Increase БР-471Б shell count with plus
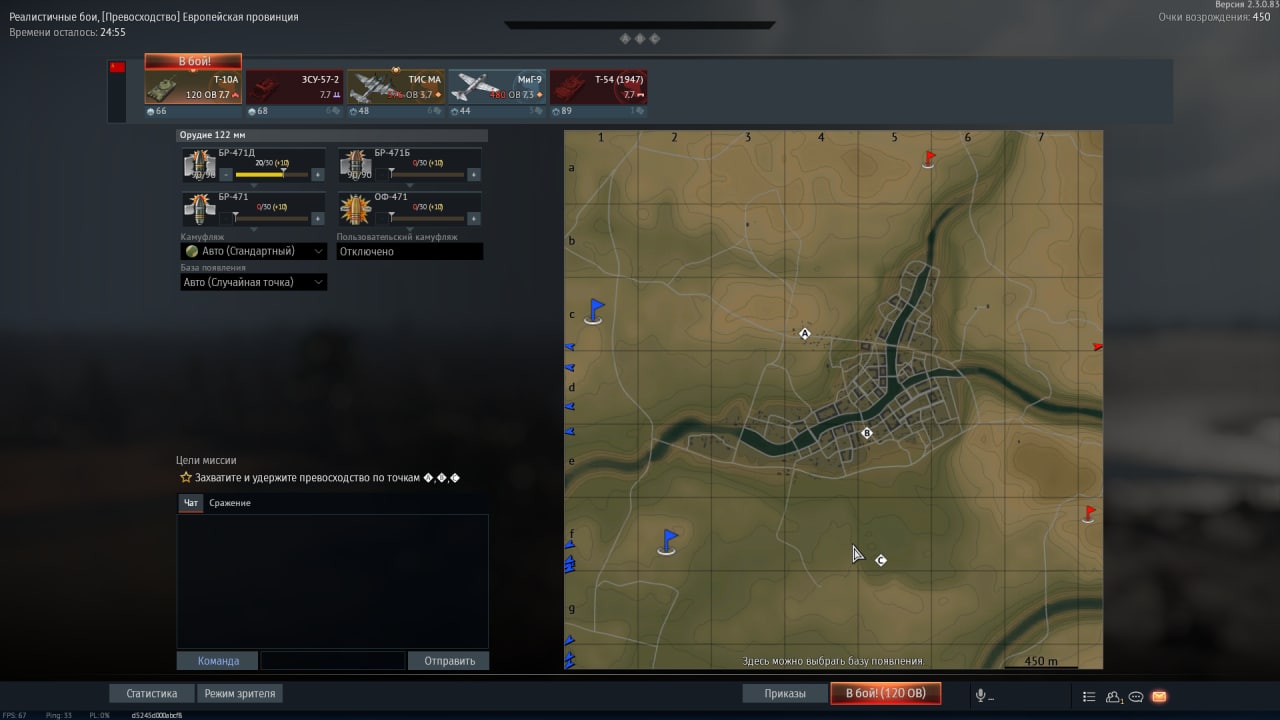Viewport: 1280px width, 720px height. click(473, 174)
